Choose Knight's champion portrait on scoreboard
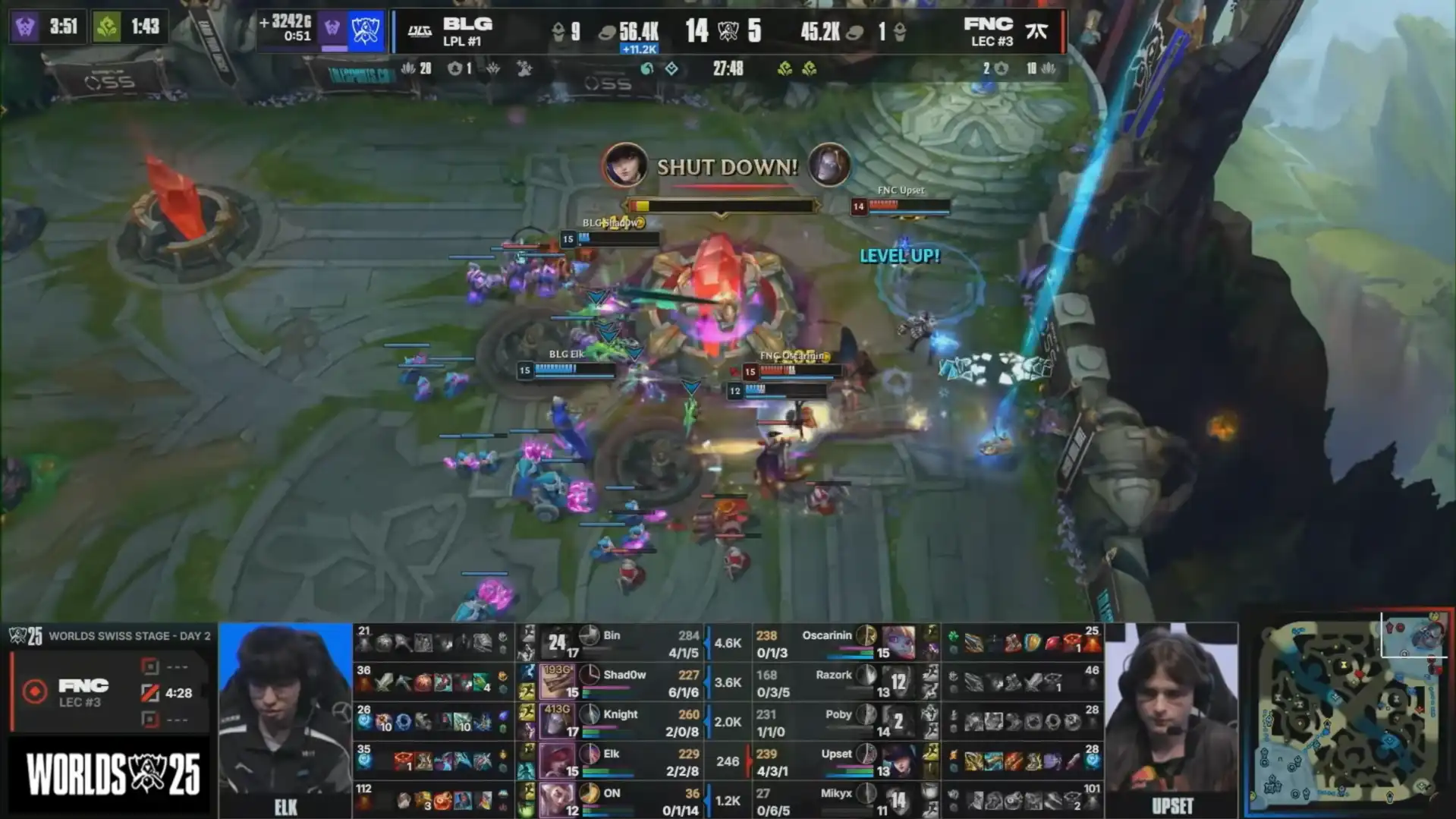 point(556,721)
